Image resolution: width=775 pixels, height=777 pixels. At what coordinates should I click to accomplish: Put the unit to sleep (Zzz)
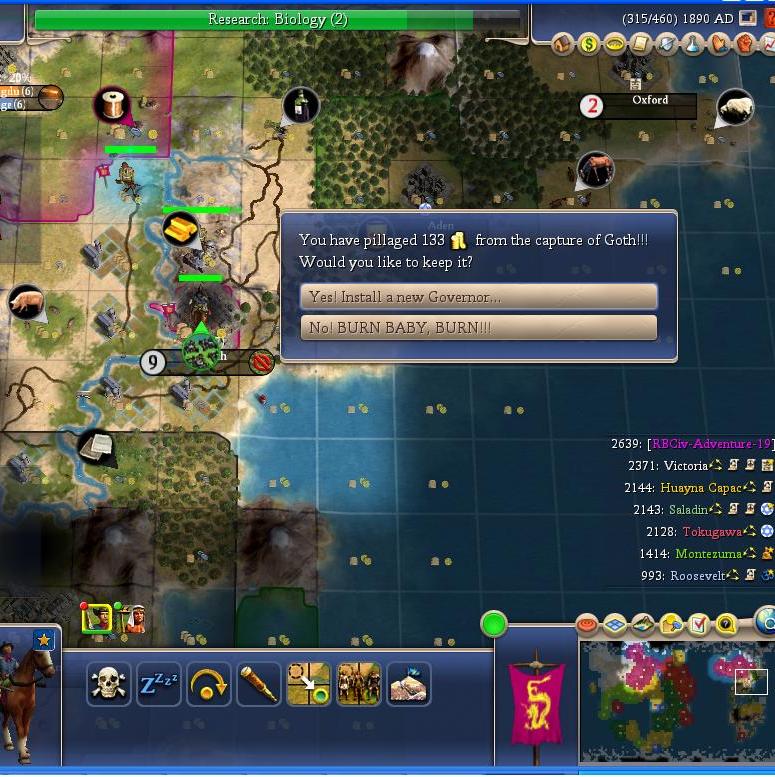coord(158,684)
